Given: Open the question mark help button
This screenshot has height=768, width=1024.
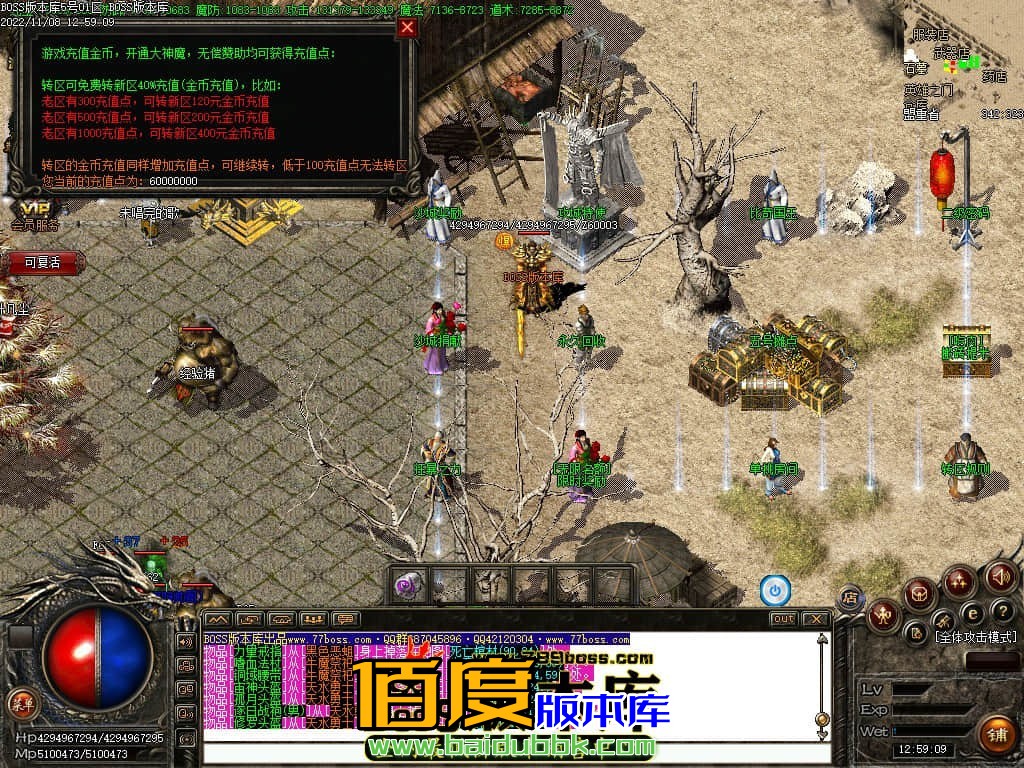Looking at the screenshot, I should point(1001,610).
